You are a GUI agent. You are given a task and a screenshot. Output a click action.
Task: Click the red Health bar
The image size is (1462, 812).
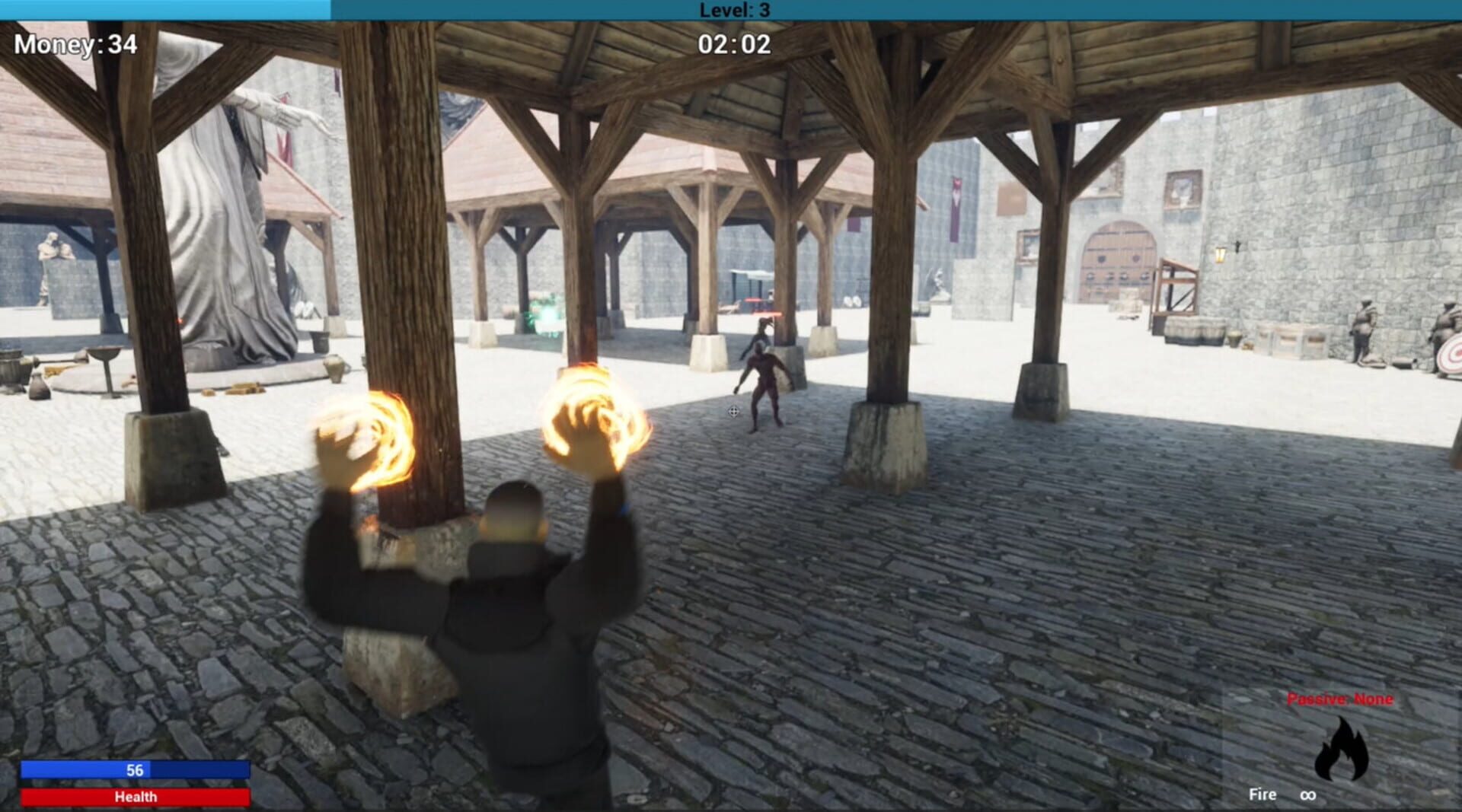tap(136, 797)
